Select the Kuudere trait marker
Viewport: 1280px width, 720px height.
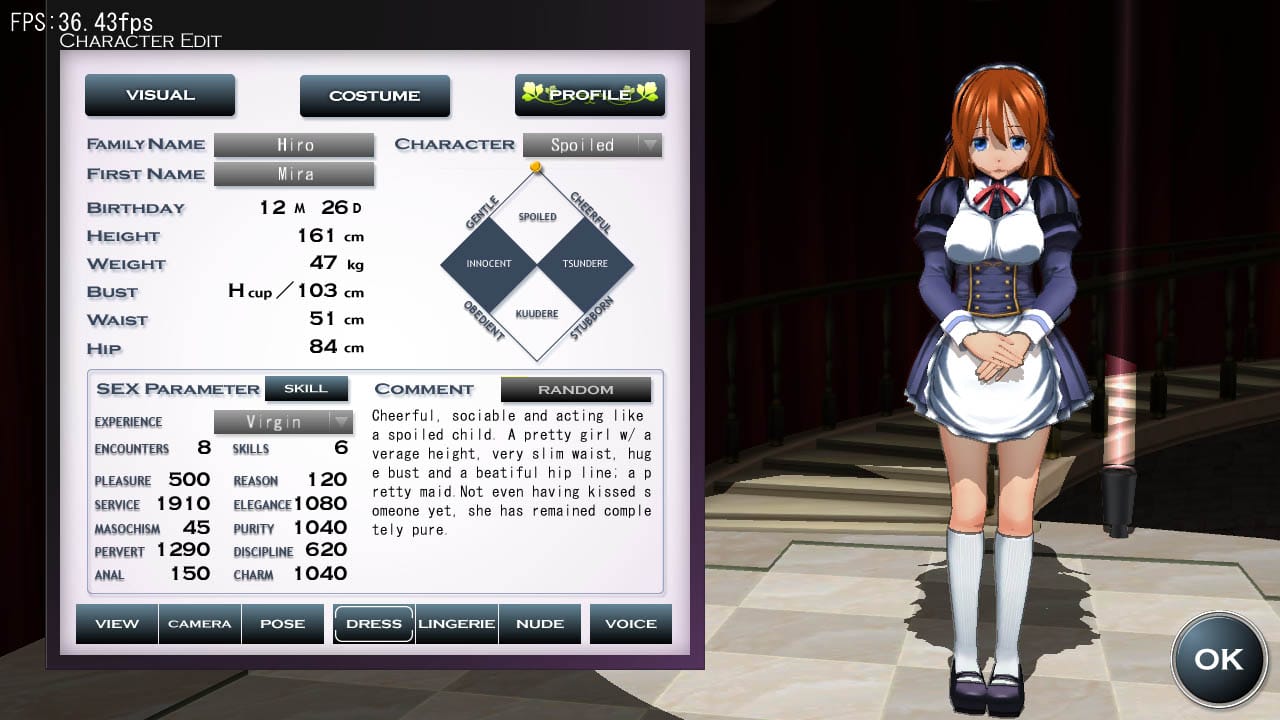click(537, 313)
